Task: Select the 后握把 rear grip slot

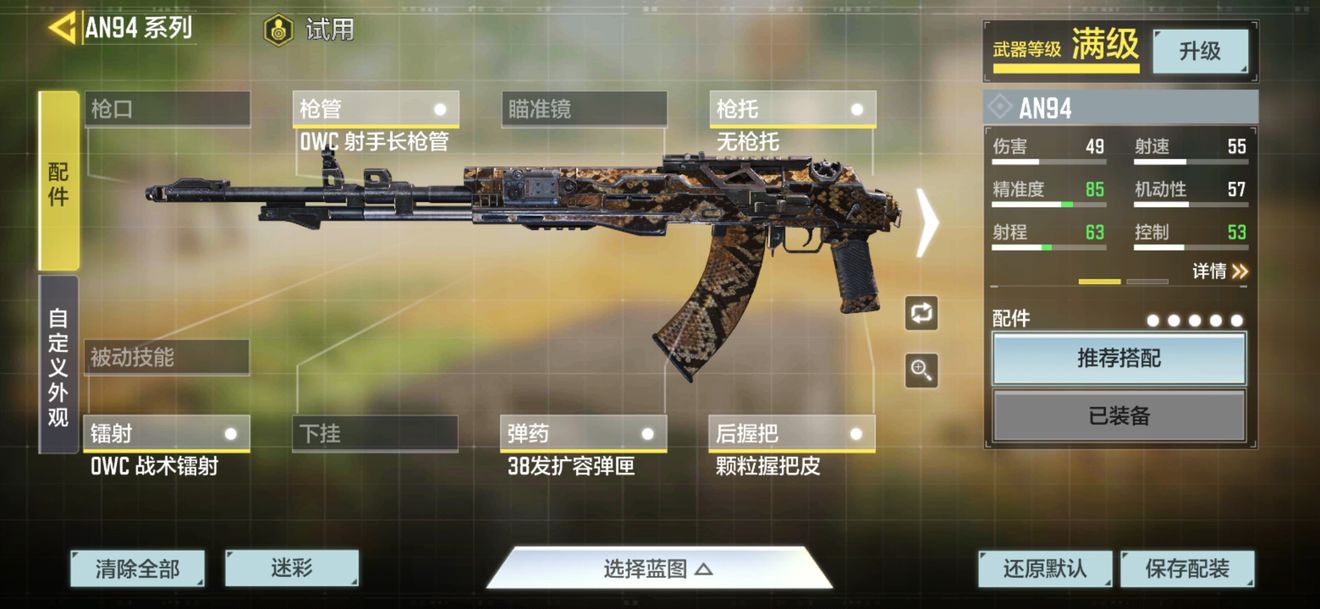Action: [x=792, y=434]
